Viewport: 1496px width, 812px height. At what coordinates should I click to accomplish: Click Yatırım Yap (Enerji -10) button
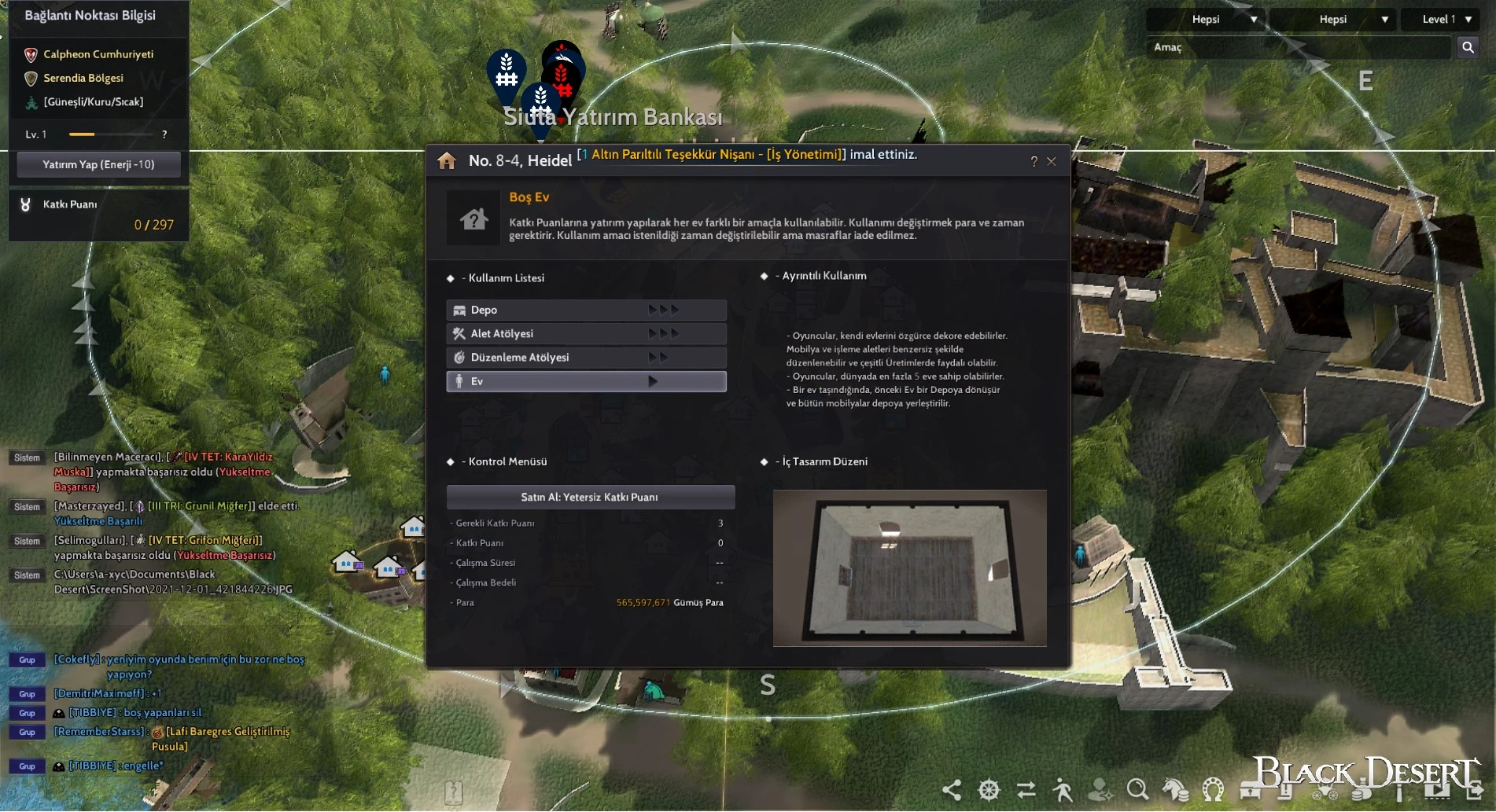pos(98,164)
